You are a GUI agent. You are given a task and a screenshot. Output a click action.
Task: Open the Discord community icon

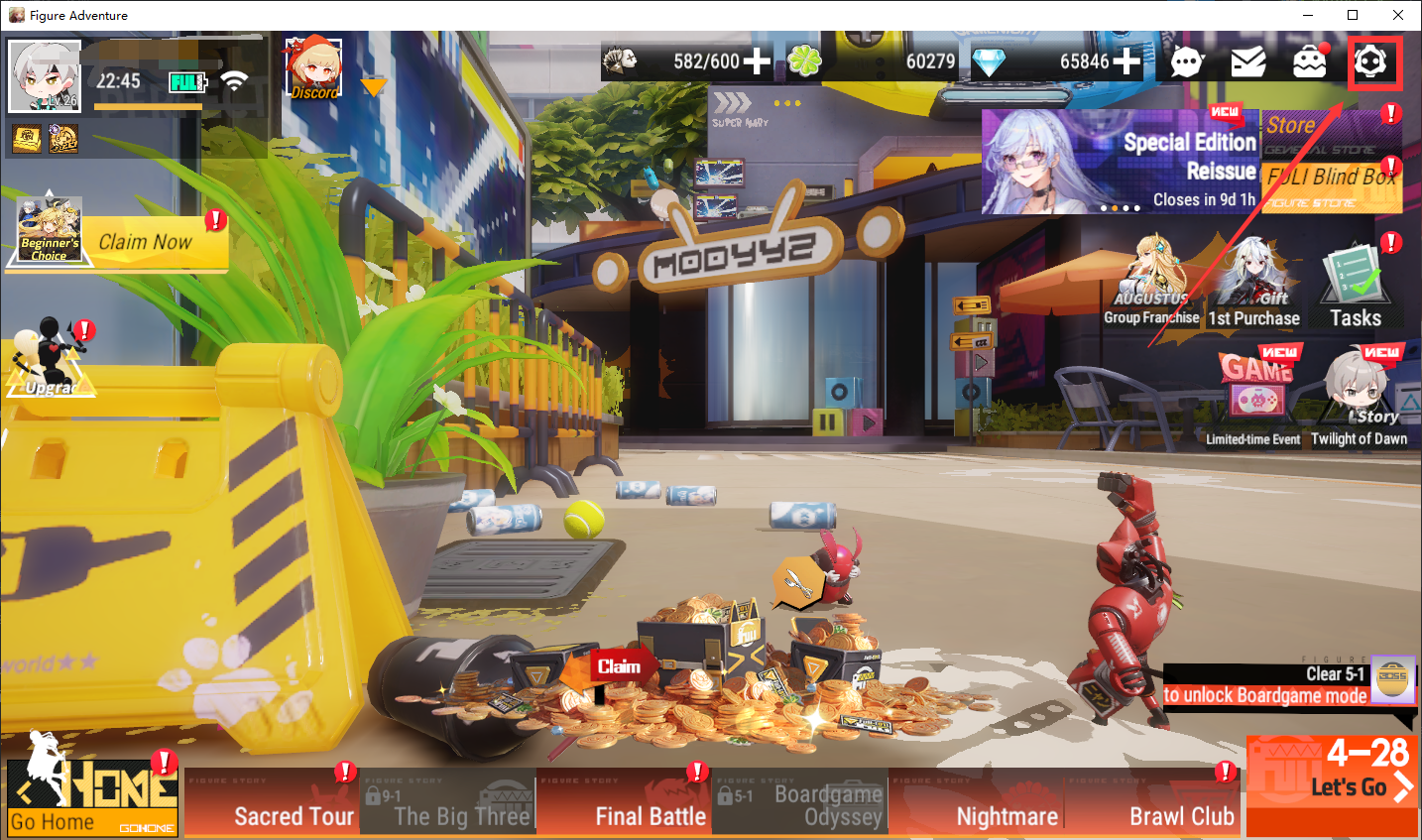point(313,67)
